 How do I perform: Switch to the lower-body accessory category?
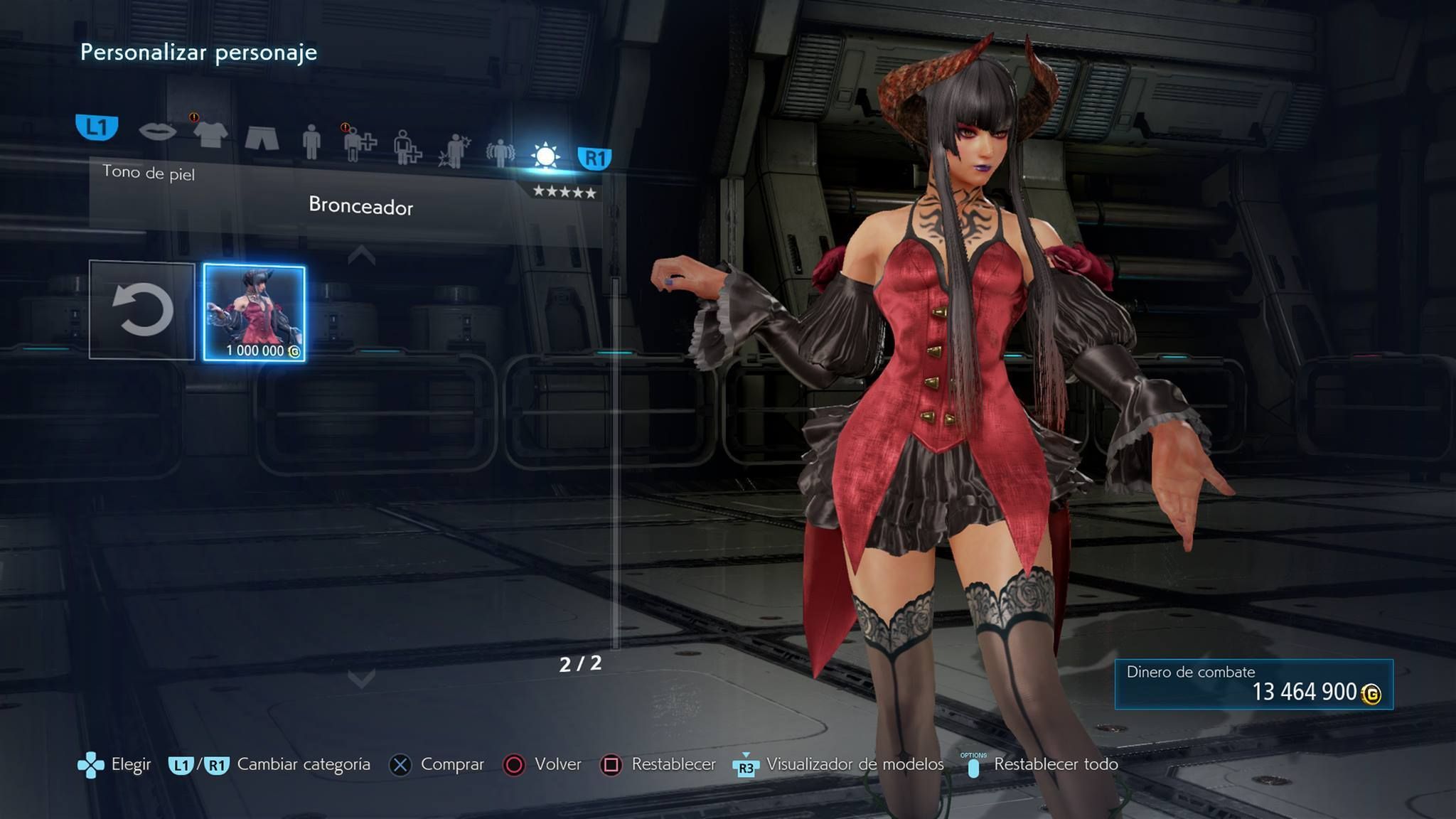click(x=407, y=147)
